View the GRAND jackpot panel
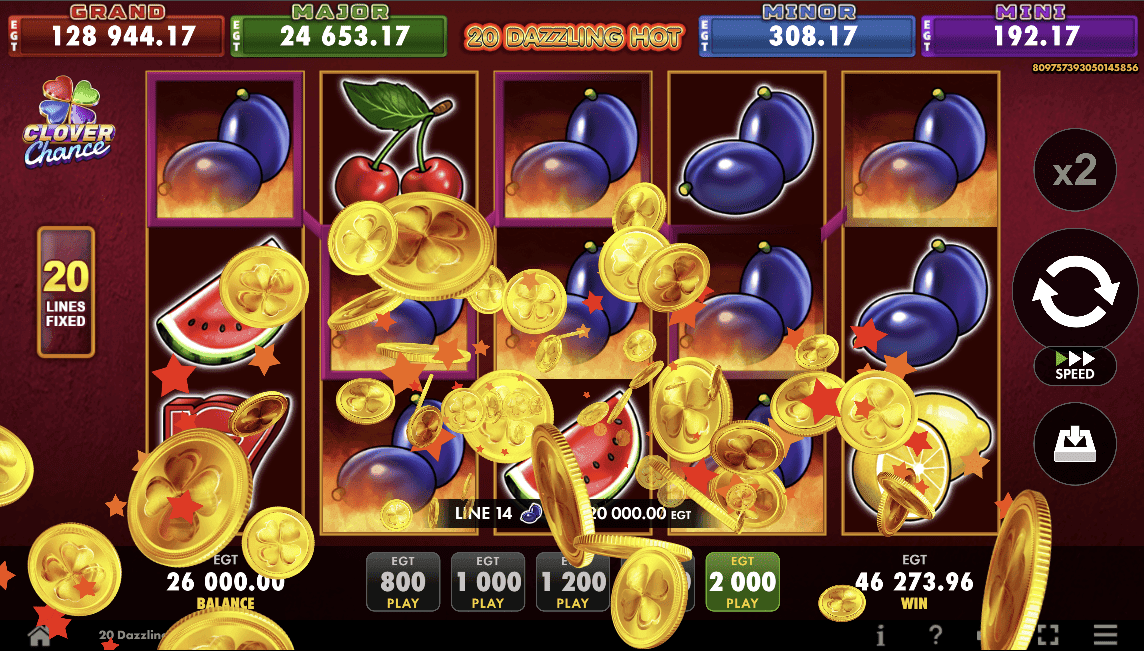Screen dimensions: 1144x651 coord(117,33)
